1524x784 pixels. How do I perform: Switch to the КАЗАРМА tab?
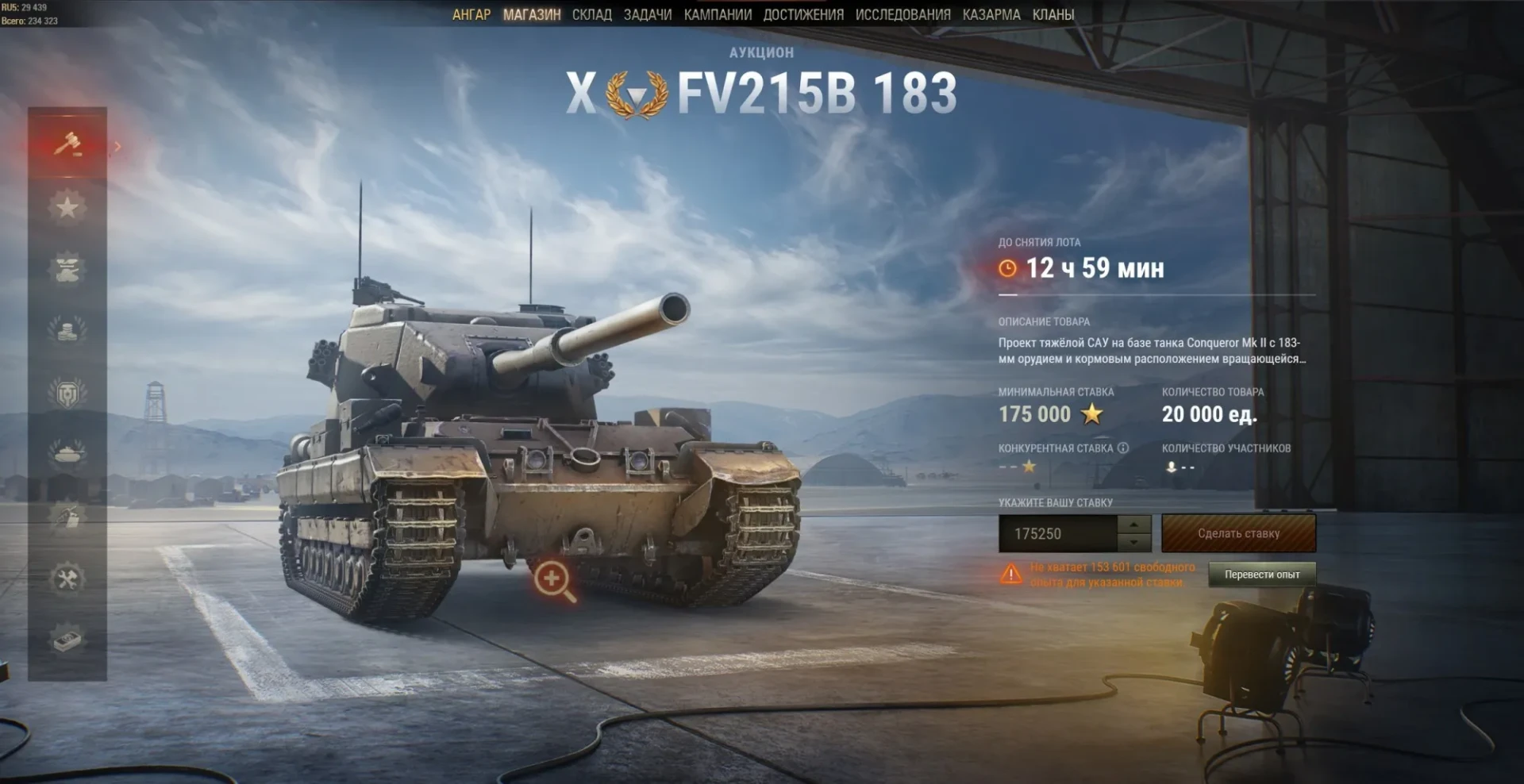coord(991,14)
